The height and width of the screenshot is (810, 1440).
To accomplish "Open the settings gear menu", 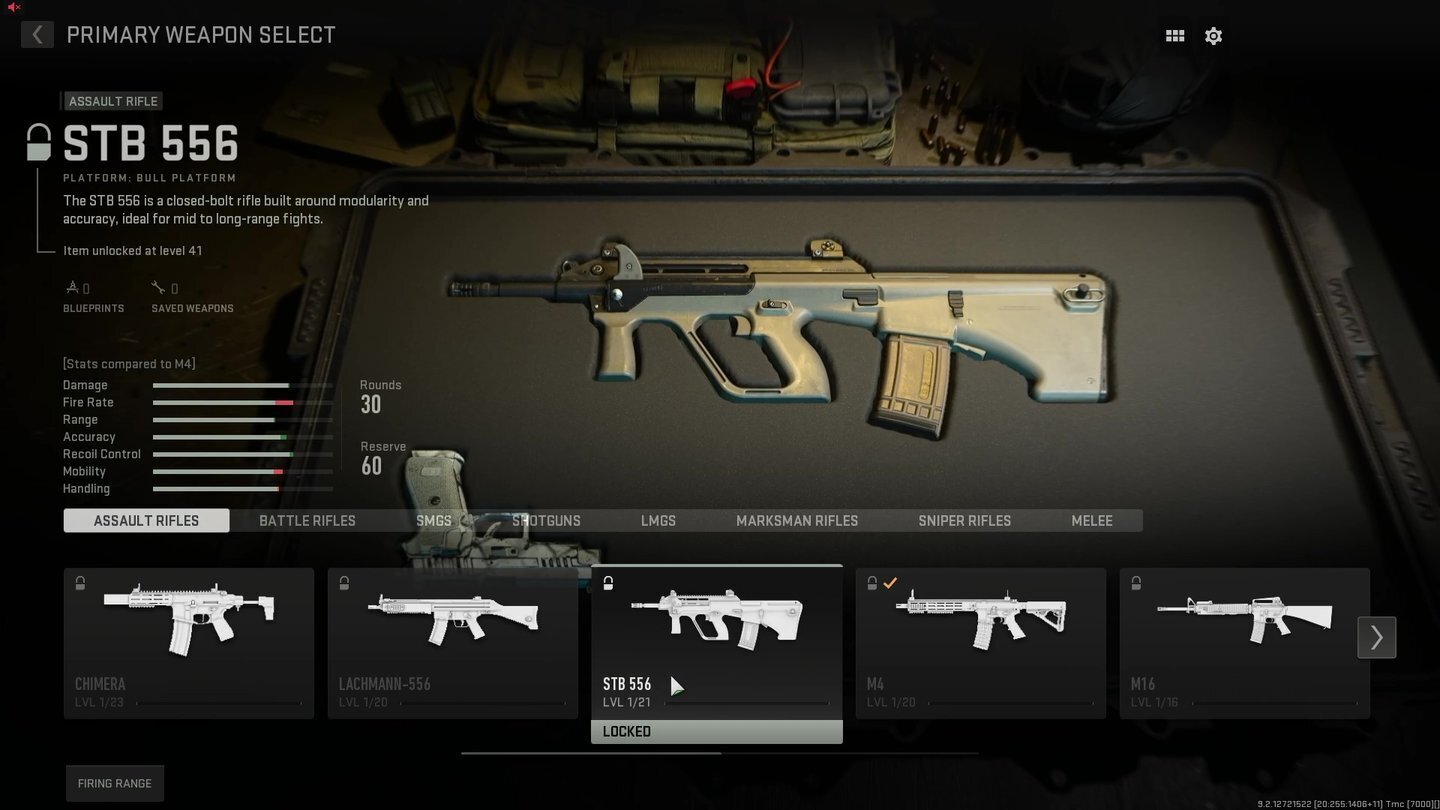I will pos(1213,35).
